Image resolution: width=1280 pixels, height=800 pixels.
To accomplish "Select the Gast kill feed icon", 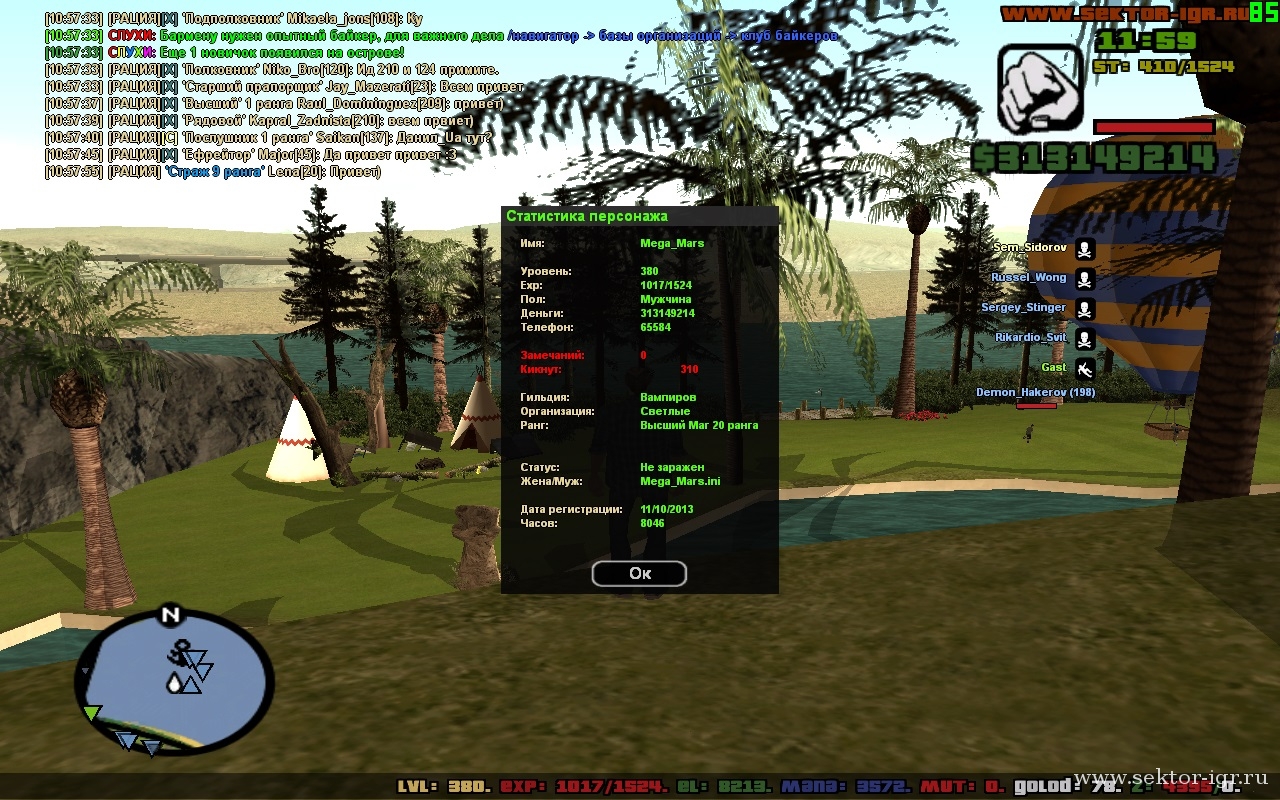I will pyautogui.click(x=1084, y=369).
